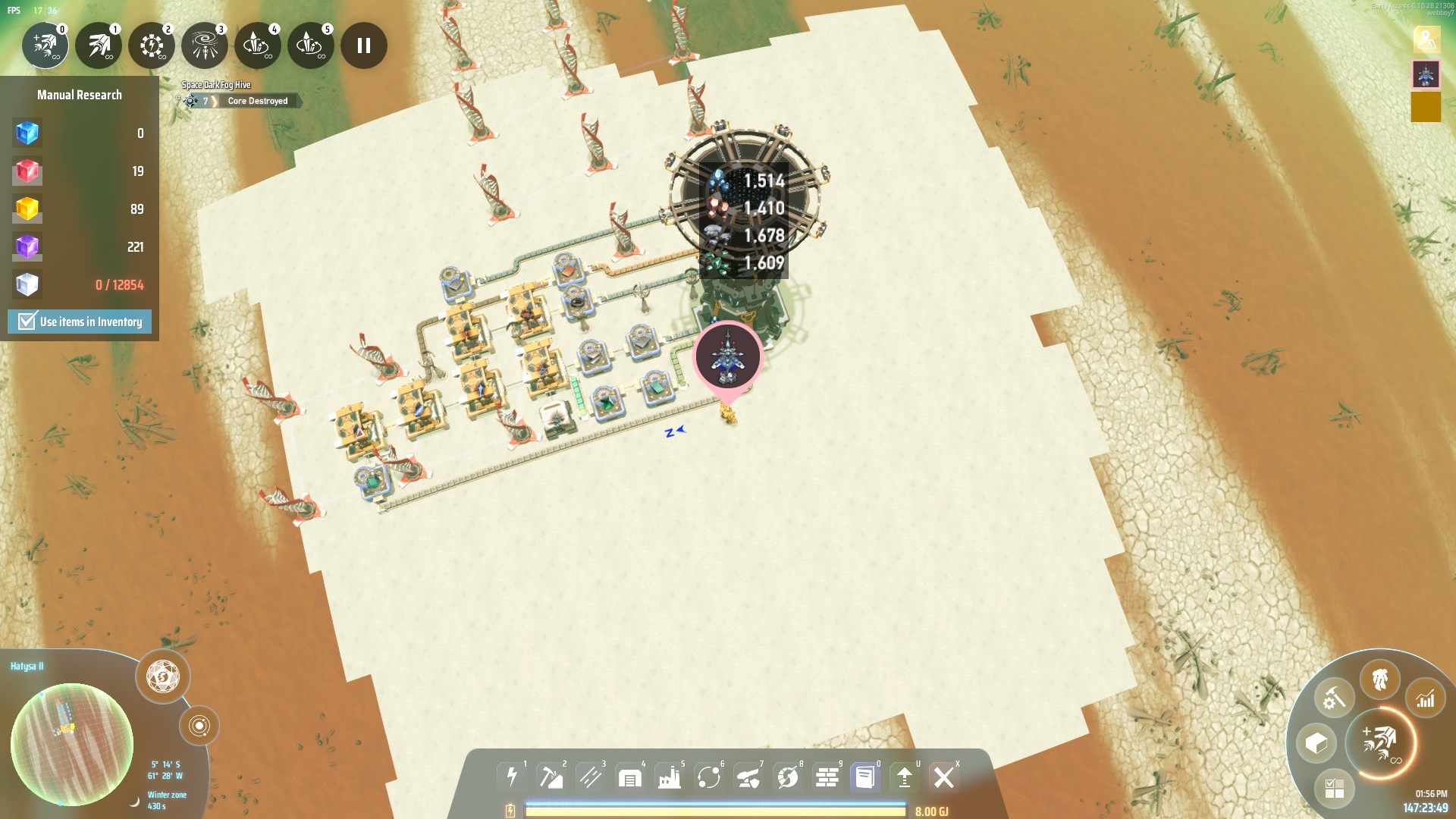
Task: Activate the green upgrade arrow tool
Action: tap(904, 777)
